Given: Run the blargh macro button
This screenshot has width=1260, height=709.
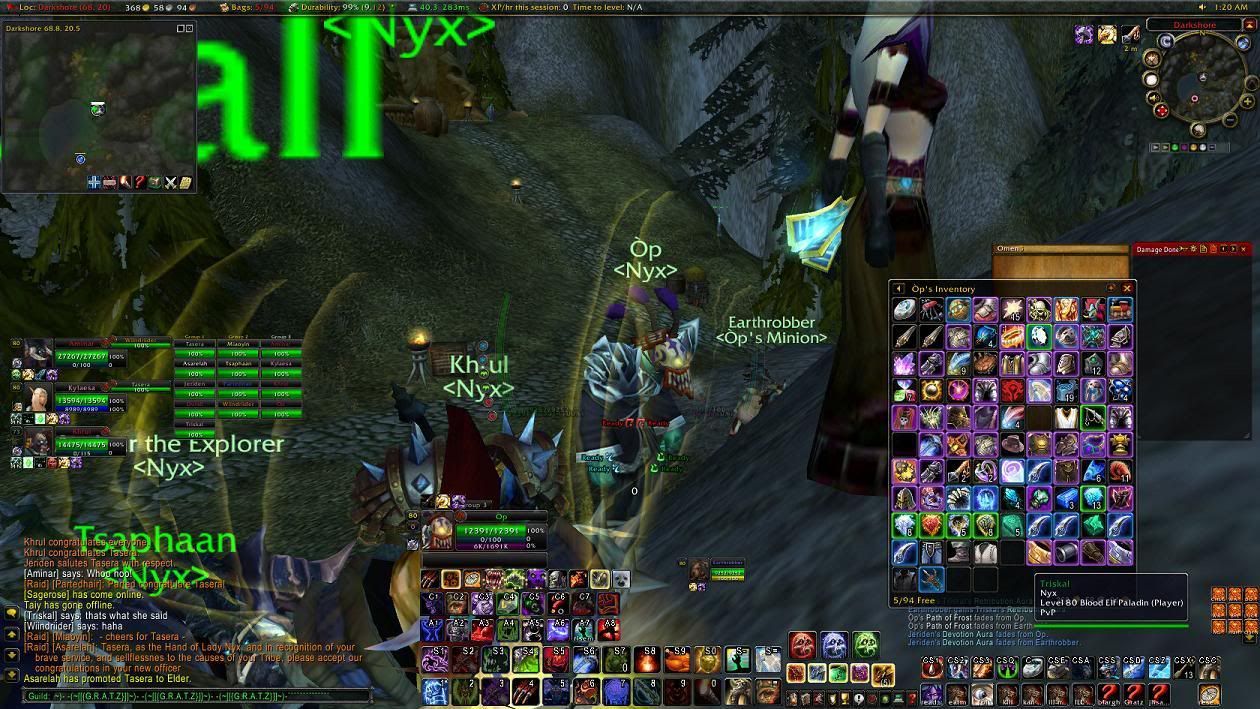Looking at the screenshot, I should (x=1109, y=694).
